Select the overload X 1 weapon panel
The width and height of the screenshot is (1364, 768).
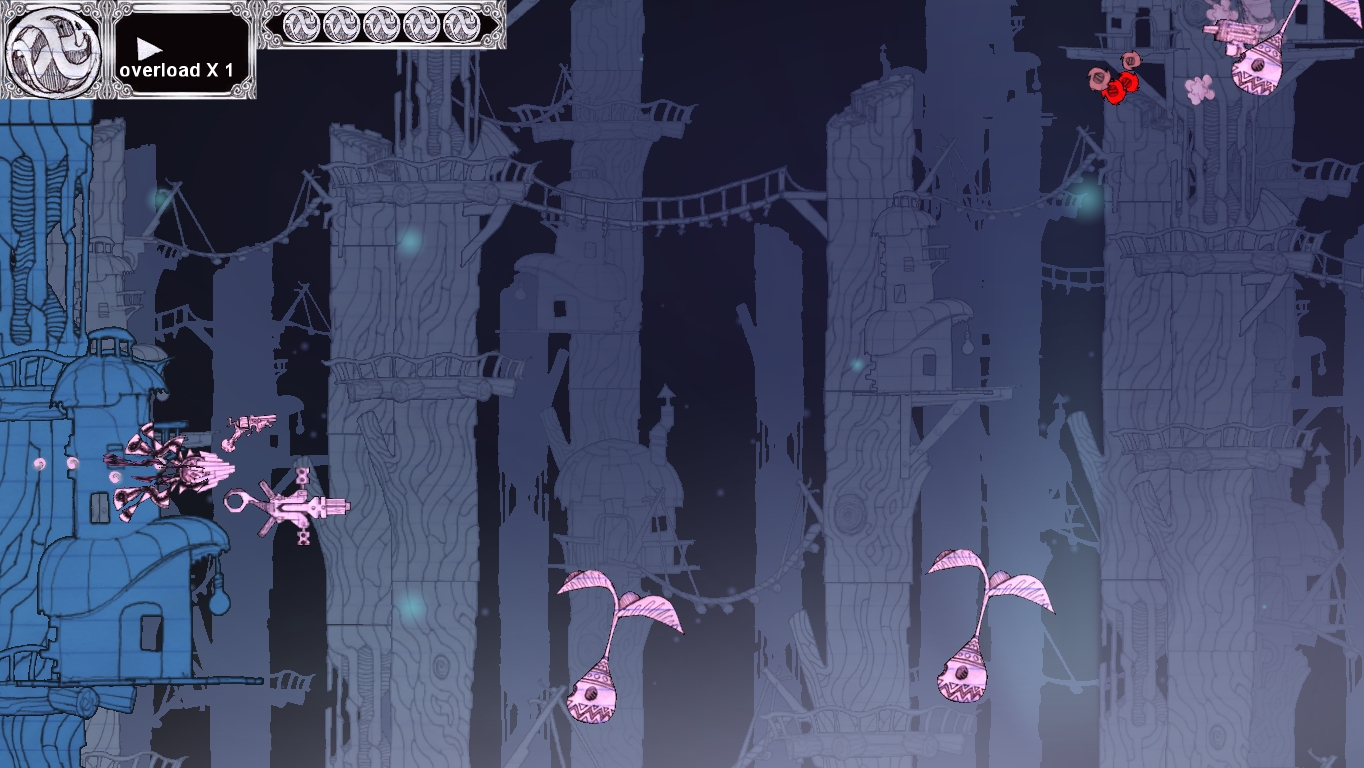(x=181, y=52)
